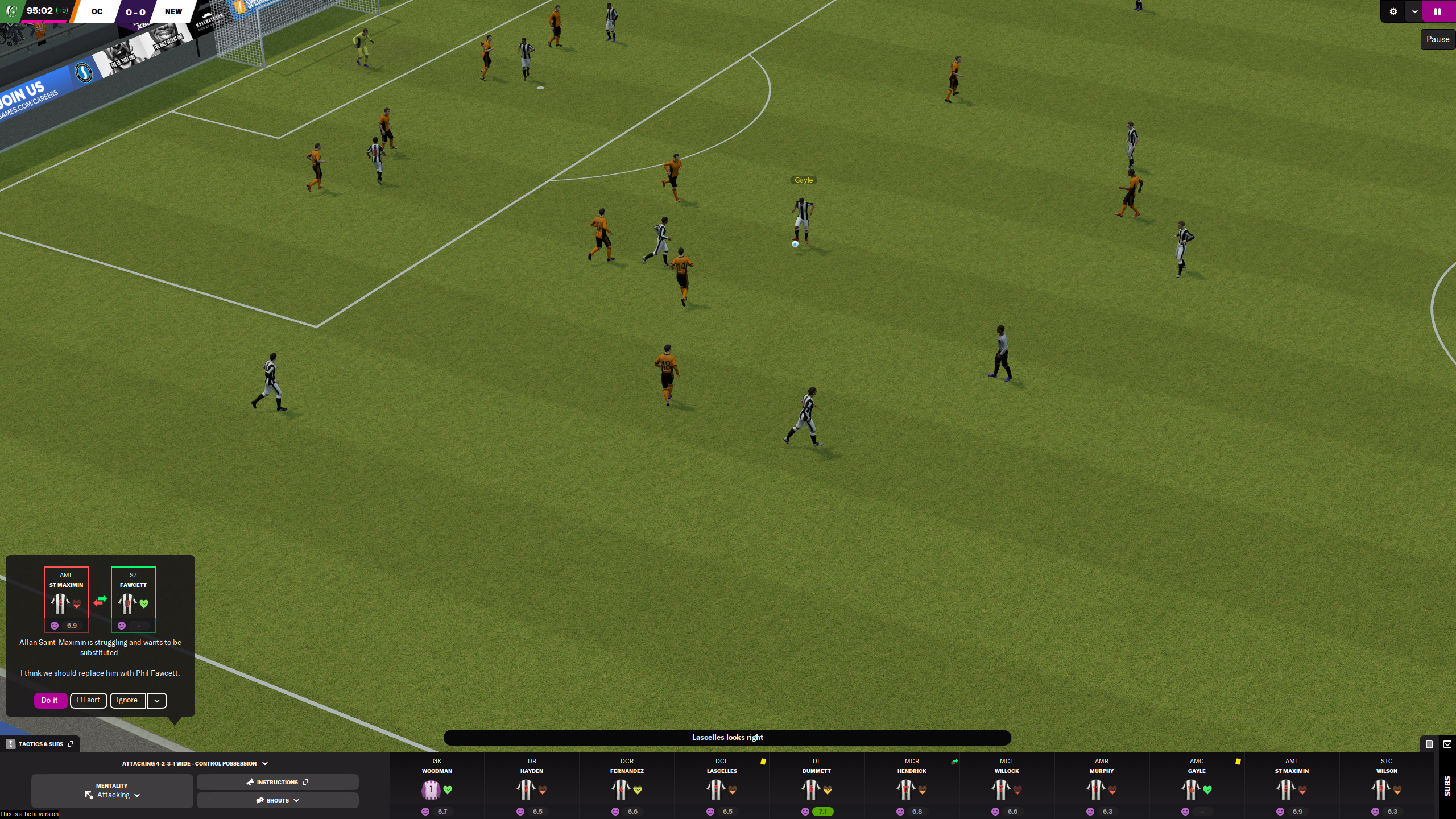
Task: Select St Maximin's card in advice popup
Action: pos(67,599)
